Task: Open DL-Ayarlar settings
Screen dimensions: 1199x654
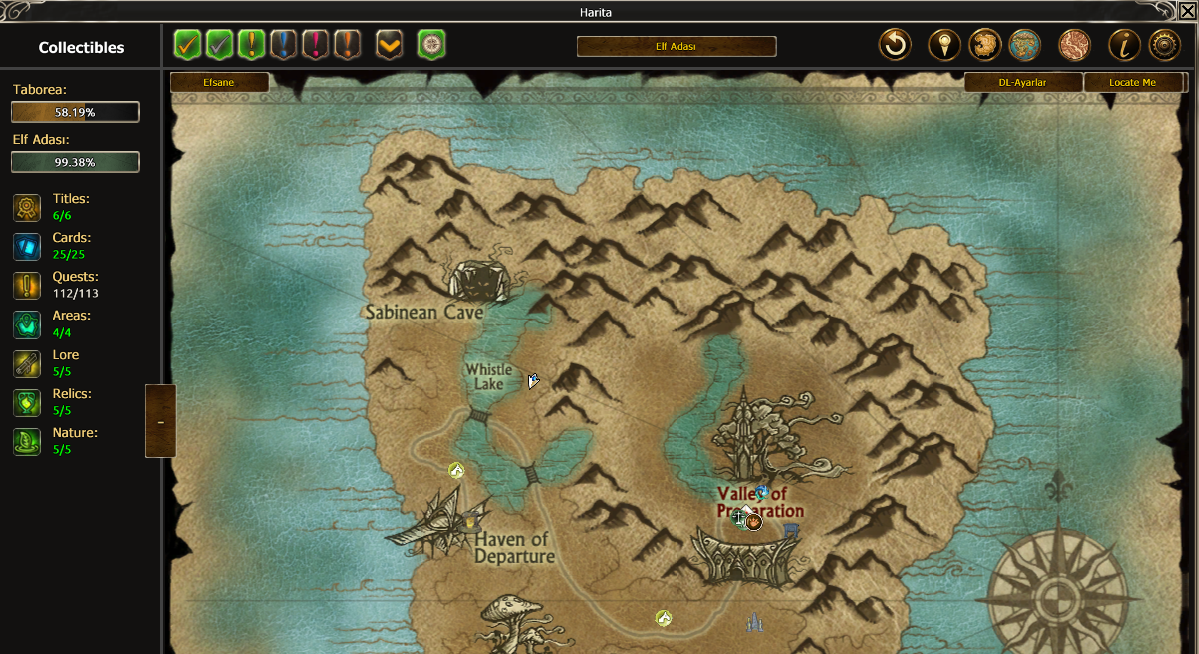Action: coord(1022,83)
